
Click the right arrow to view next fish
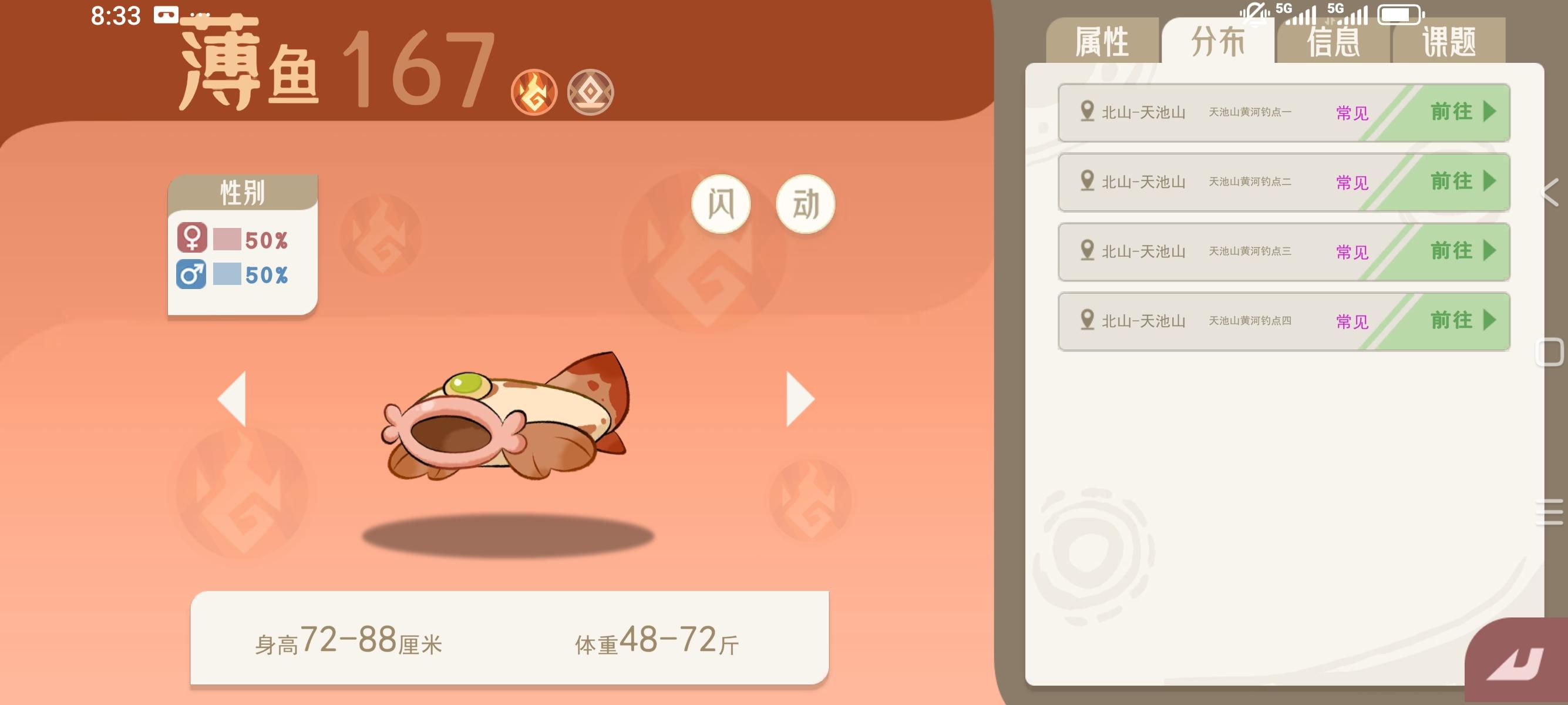coord(802,399)
